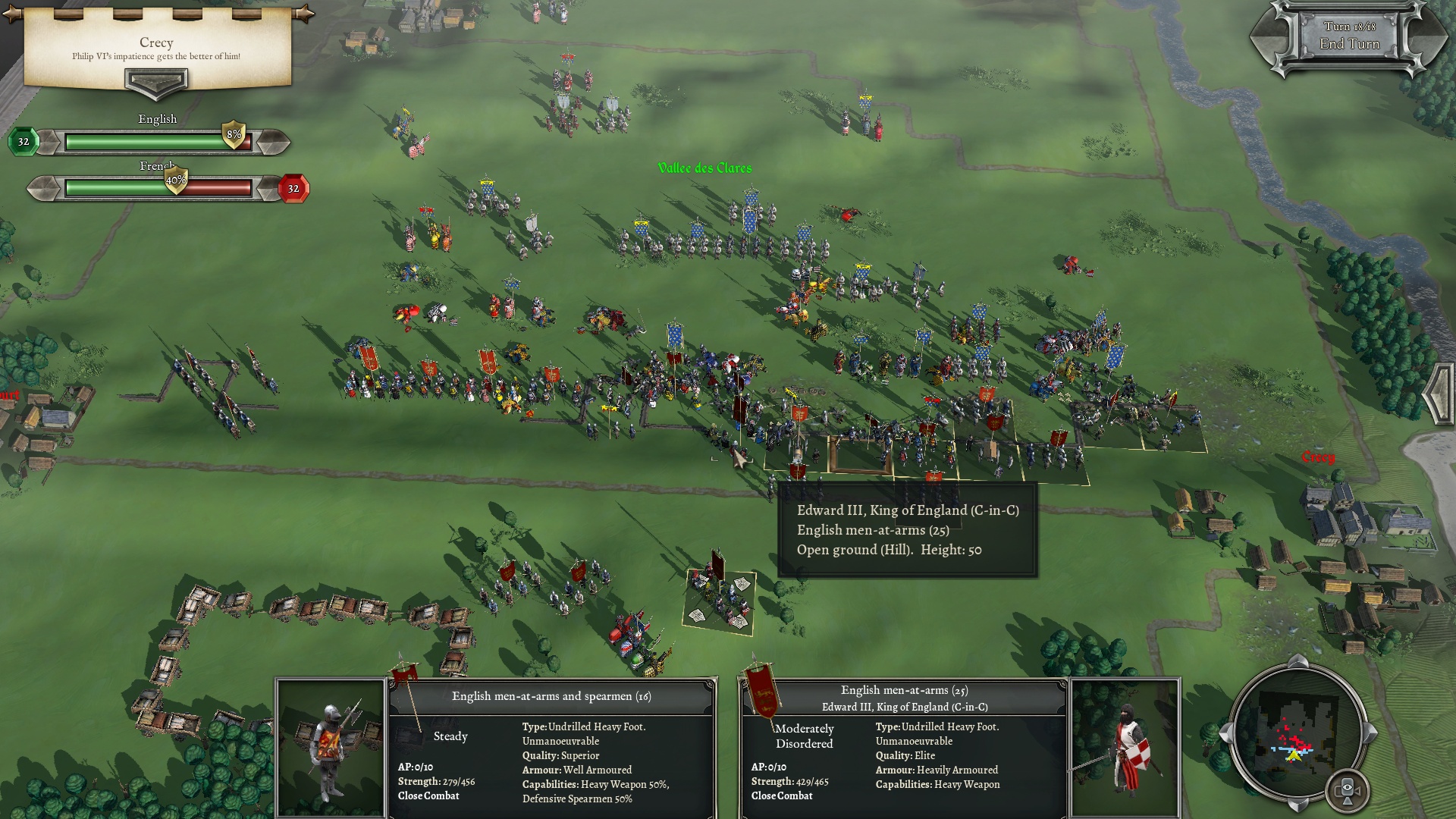Select the men-at-arms and spearmen portrait

click(x=330, y=748)
